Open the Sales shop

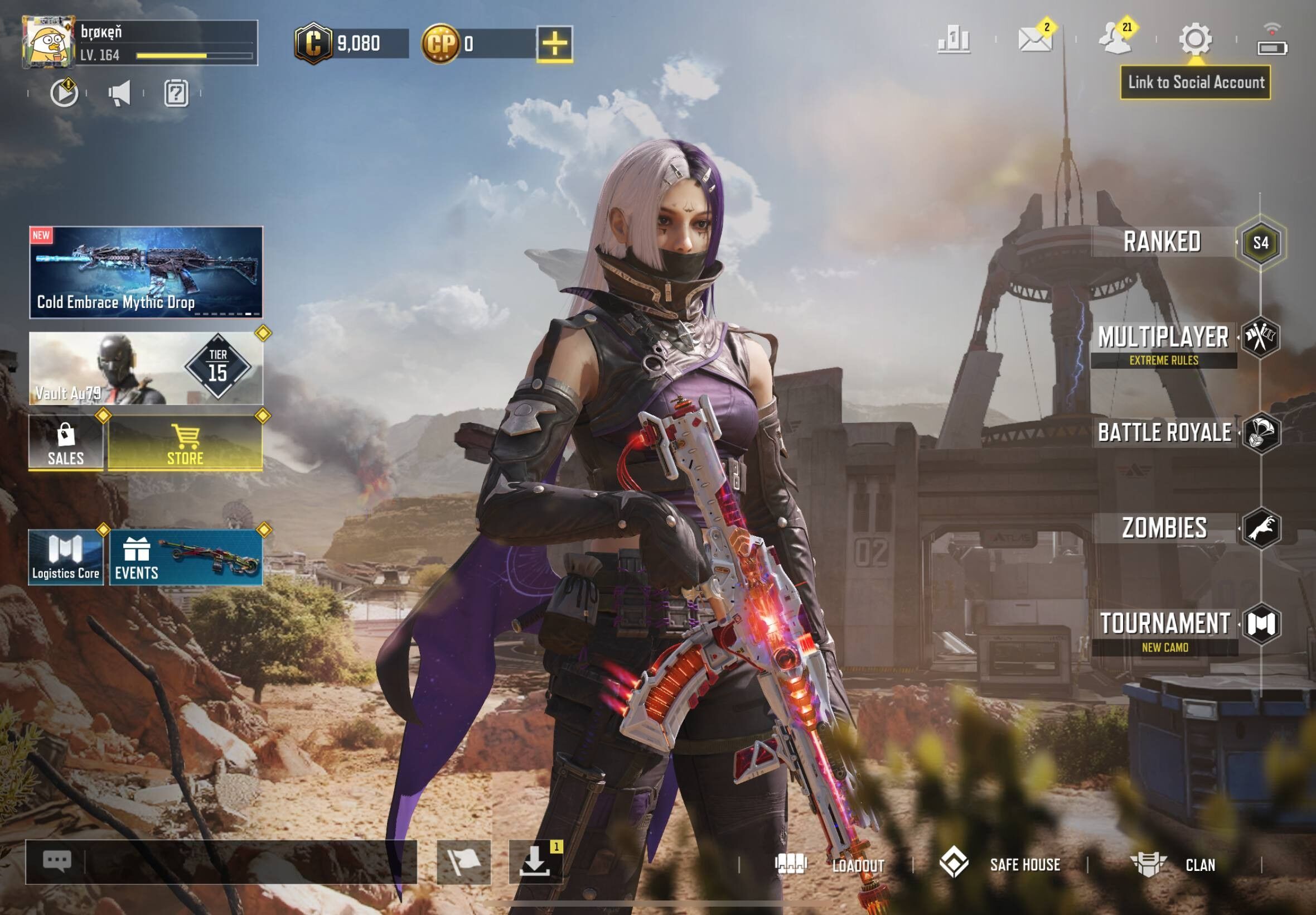pos(66,442)
